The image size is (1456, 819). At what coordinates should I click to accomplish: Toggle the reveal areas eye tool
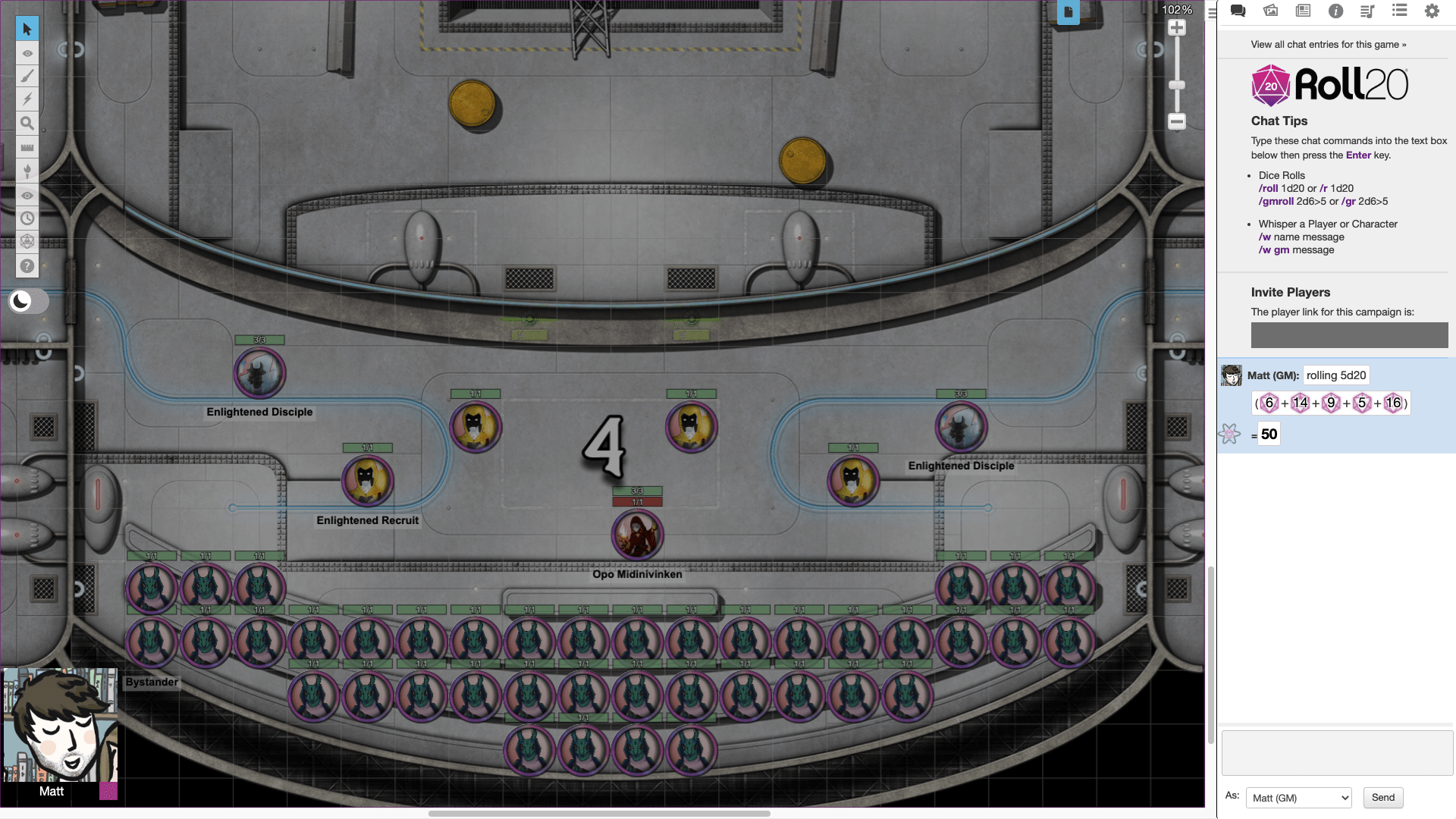click(x=27, y=195)
